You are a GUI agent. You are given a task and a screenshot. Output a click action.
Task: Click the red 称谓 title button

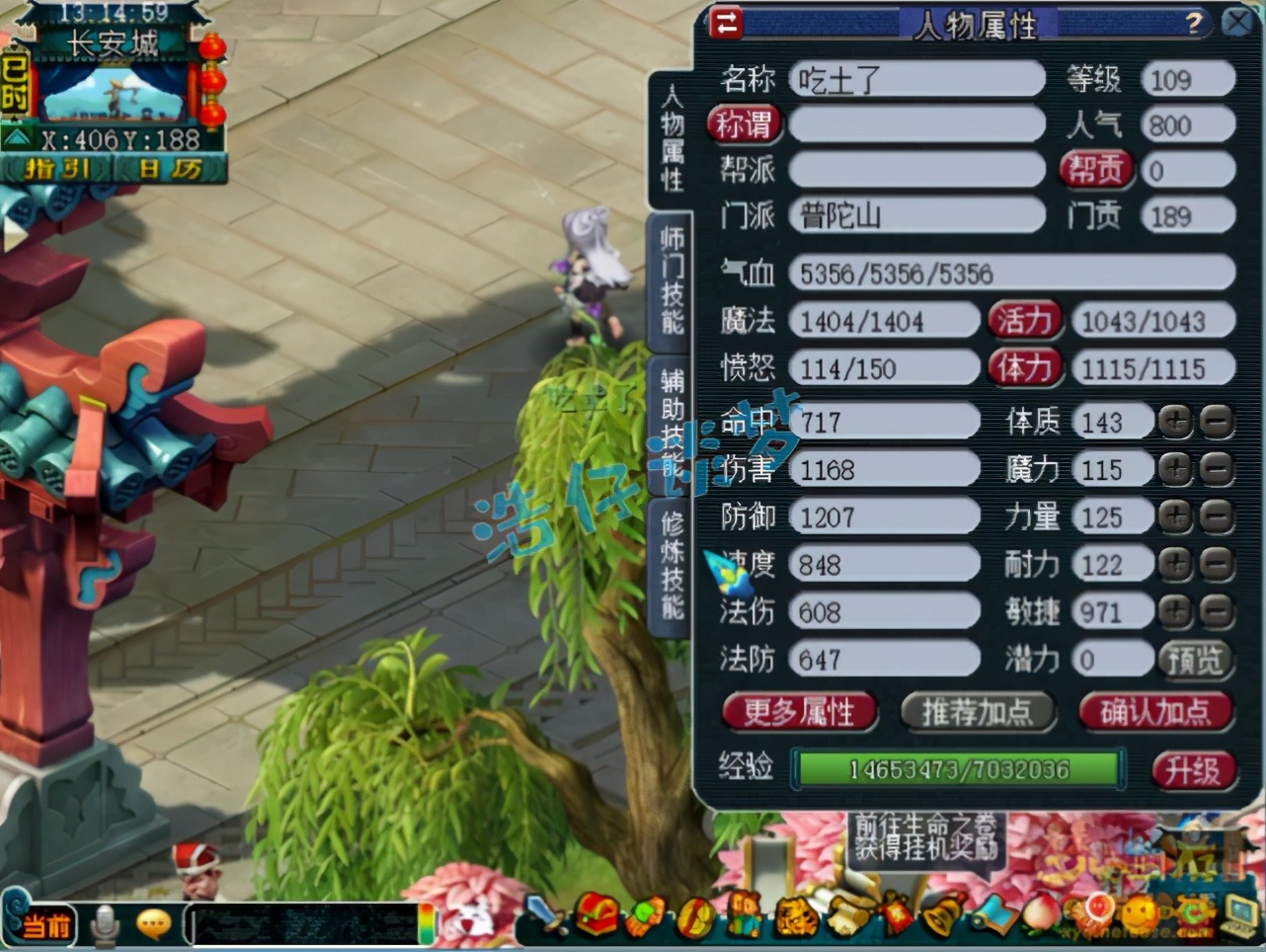(744, 124)
